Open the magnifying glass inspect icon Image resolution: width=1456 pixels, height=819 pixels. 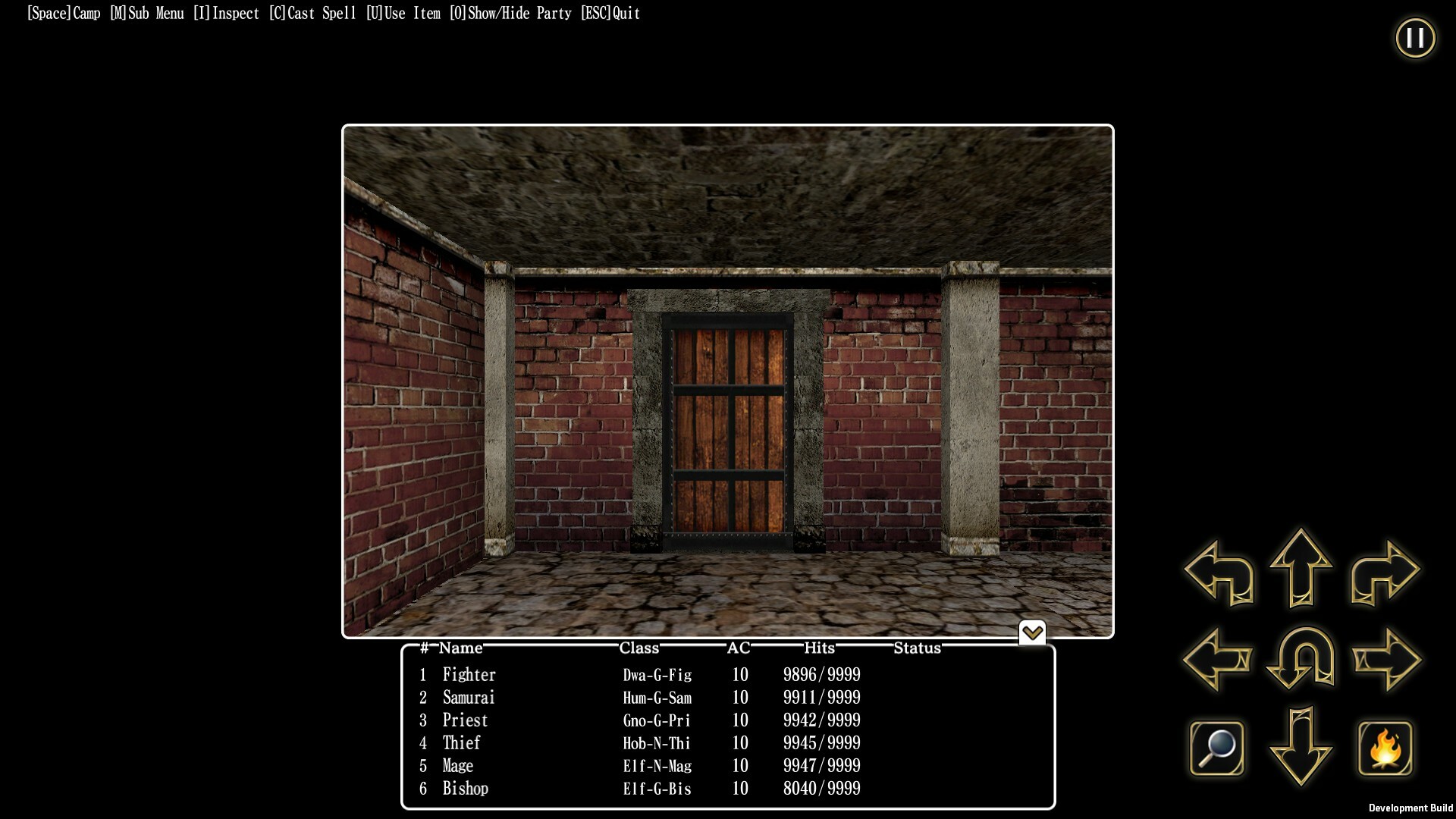[1218, 747]
